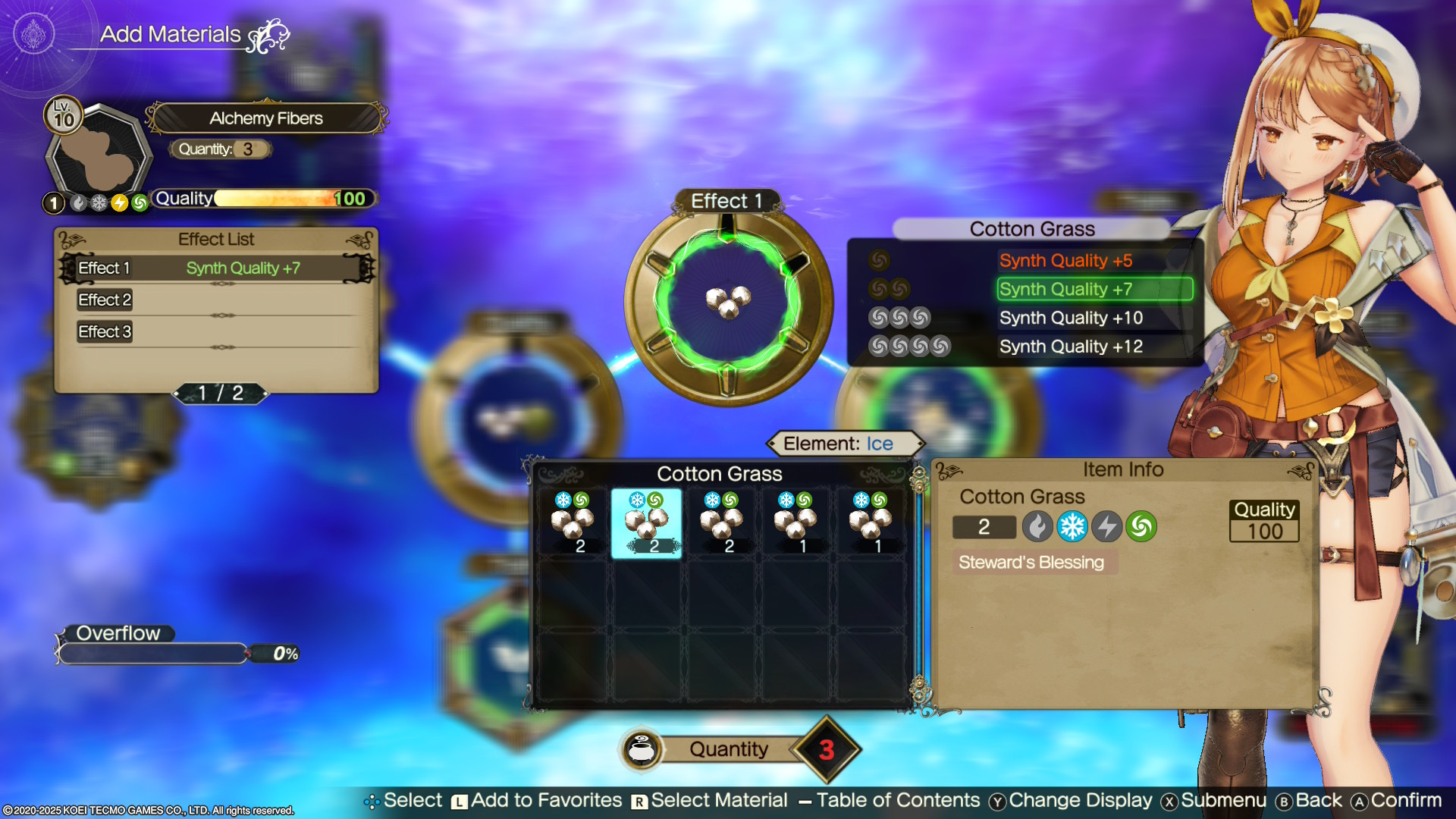Select the Effect 2 row
This screenshot has height=819, width=1456.
(216, 300)
